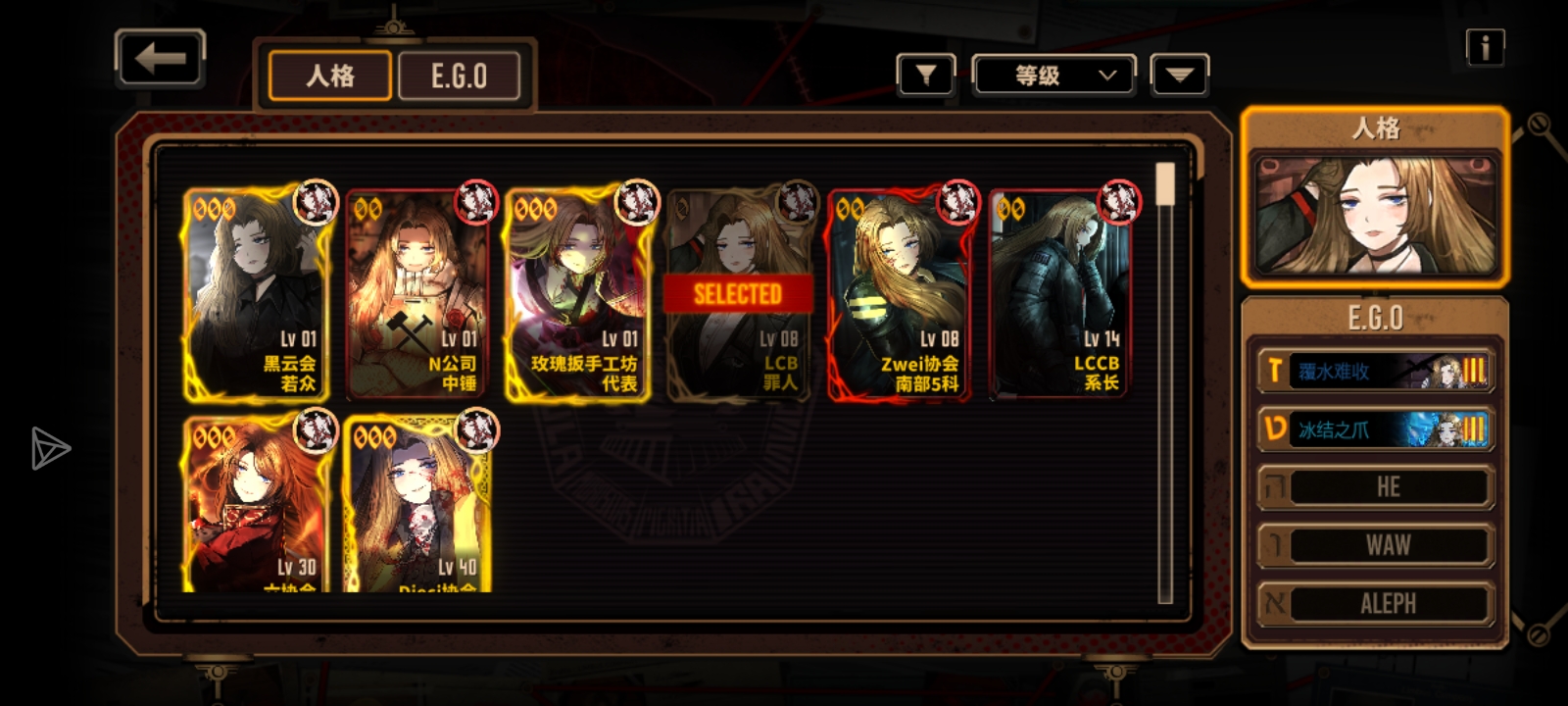Switch to the 人格 tab

pyautogui.click(x=330, y=76)
